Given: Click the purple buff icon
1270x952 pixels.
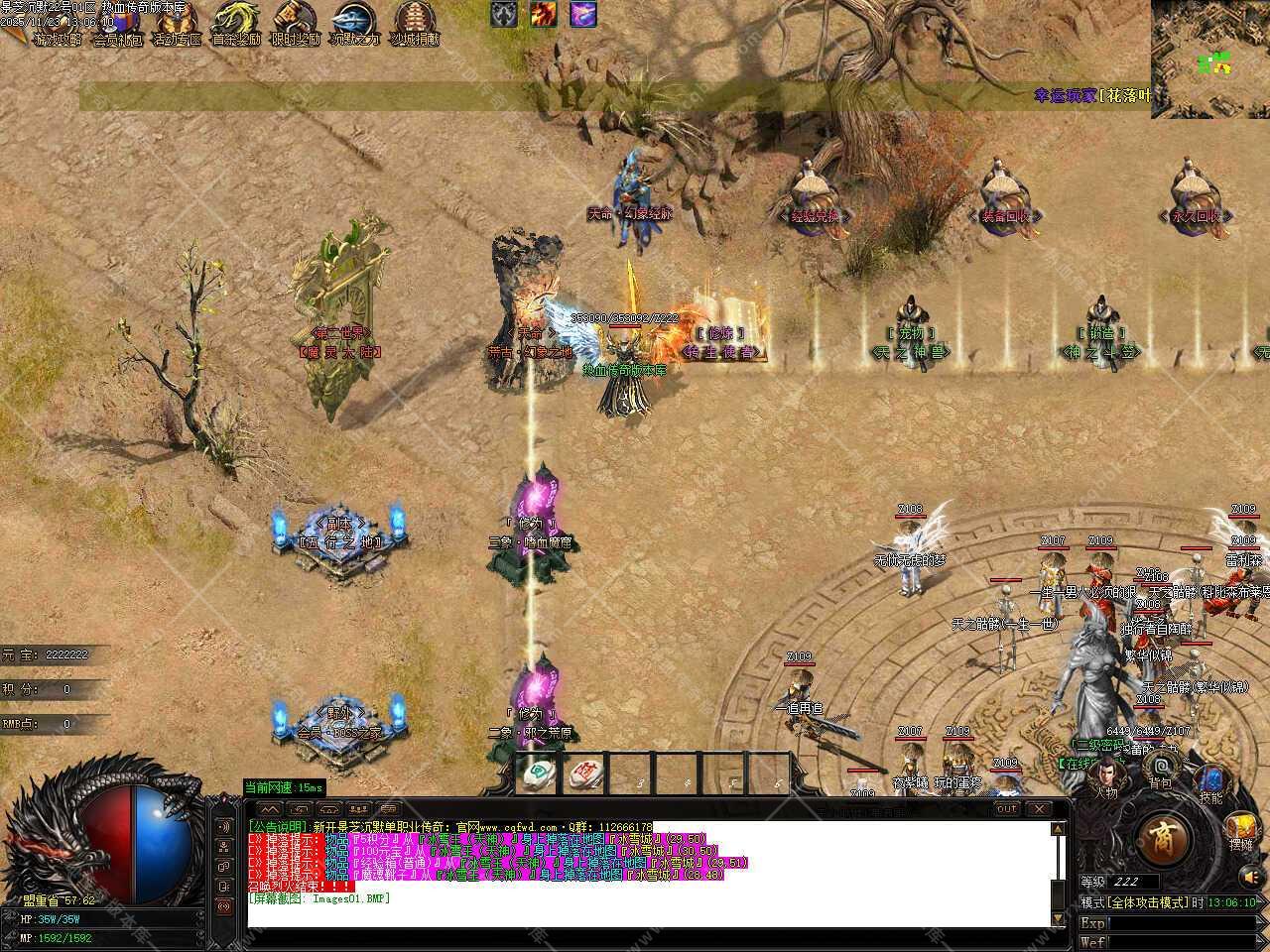Looking at the screenshot, I should click(583, 14).
